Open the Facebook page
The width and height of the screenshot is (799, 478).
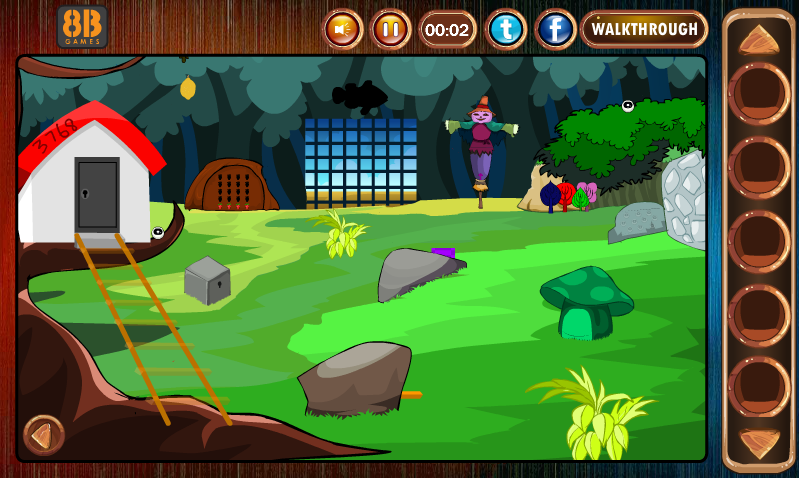click(555, 29)
